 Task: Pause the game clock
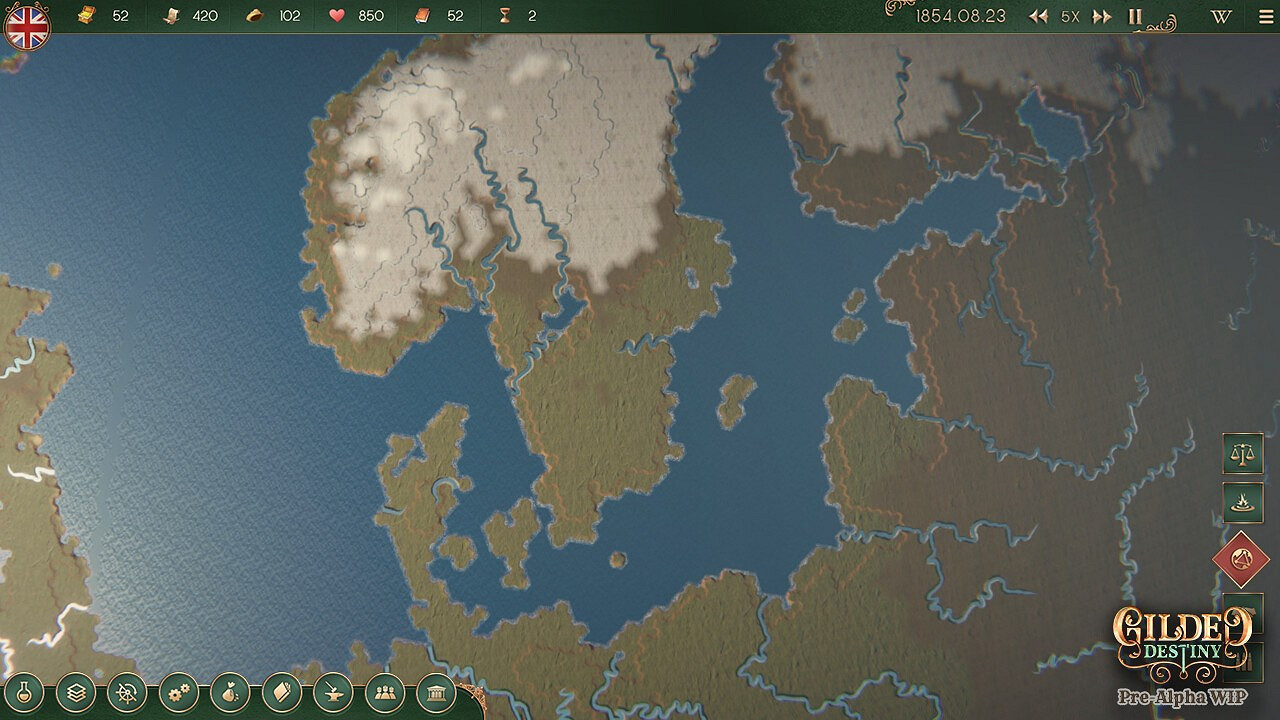point(1136,17)
